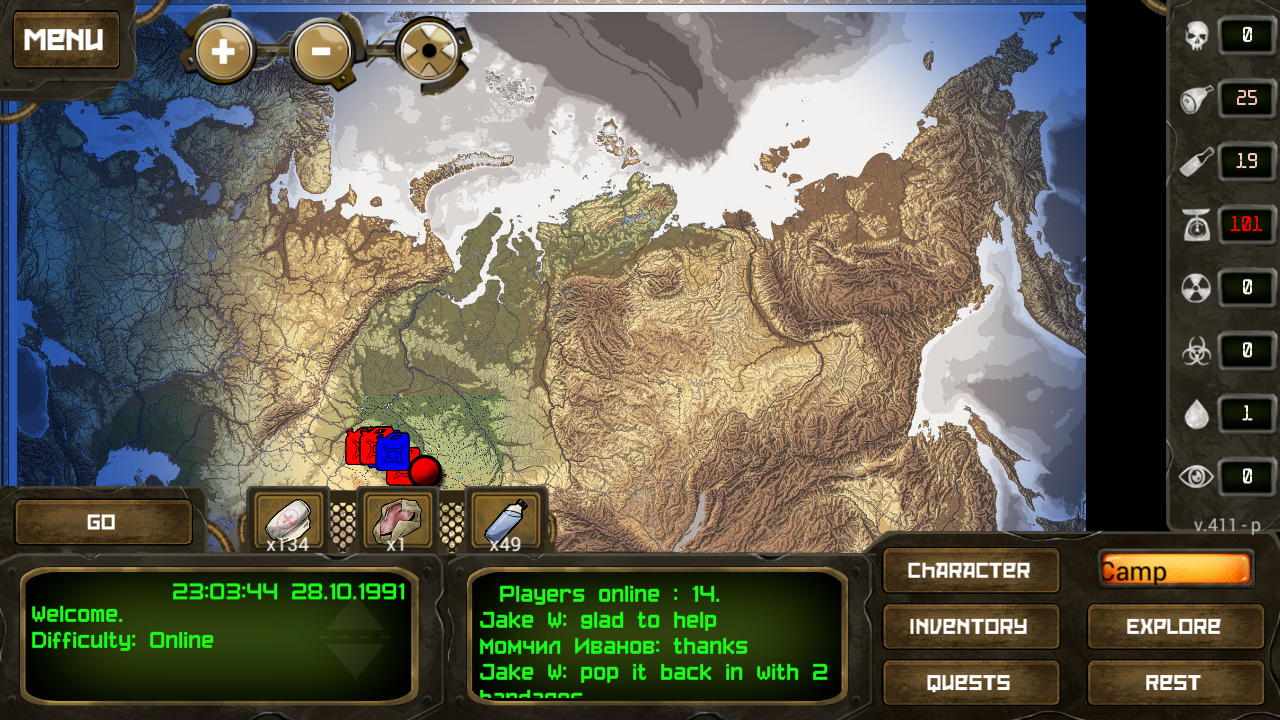Use the raw meat quick slot x1
Screen dimensions: 1280x720
pos(399,516)
